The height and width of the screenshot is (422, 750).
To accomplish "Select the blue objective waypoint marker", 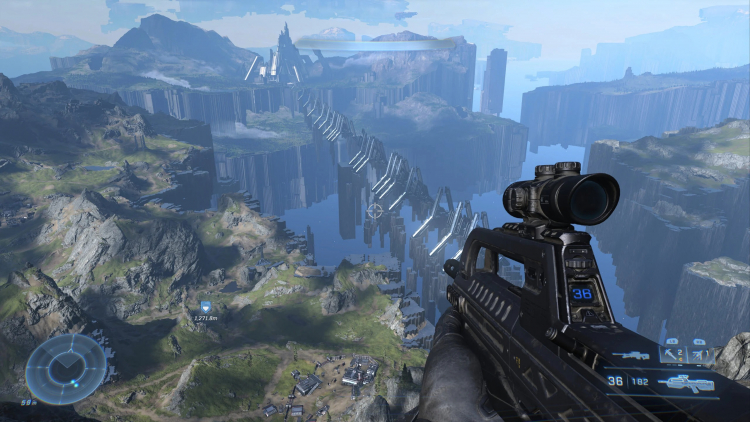I will (x=206, y=306).
